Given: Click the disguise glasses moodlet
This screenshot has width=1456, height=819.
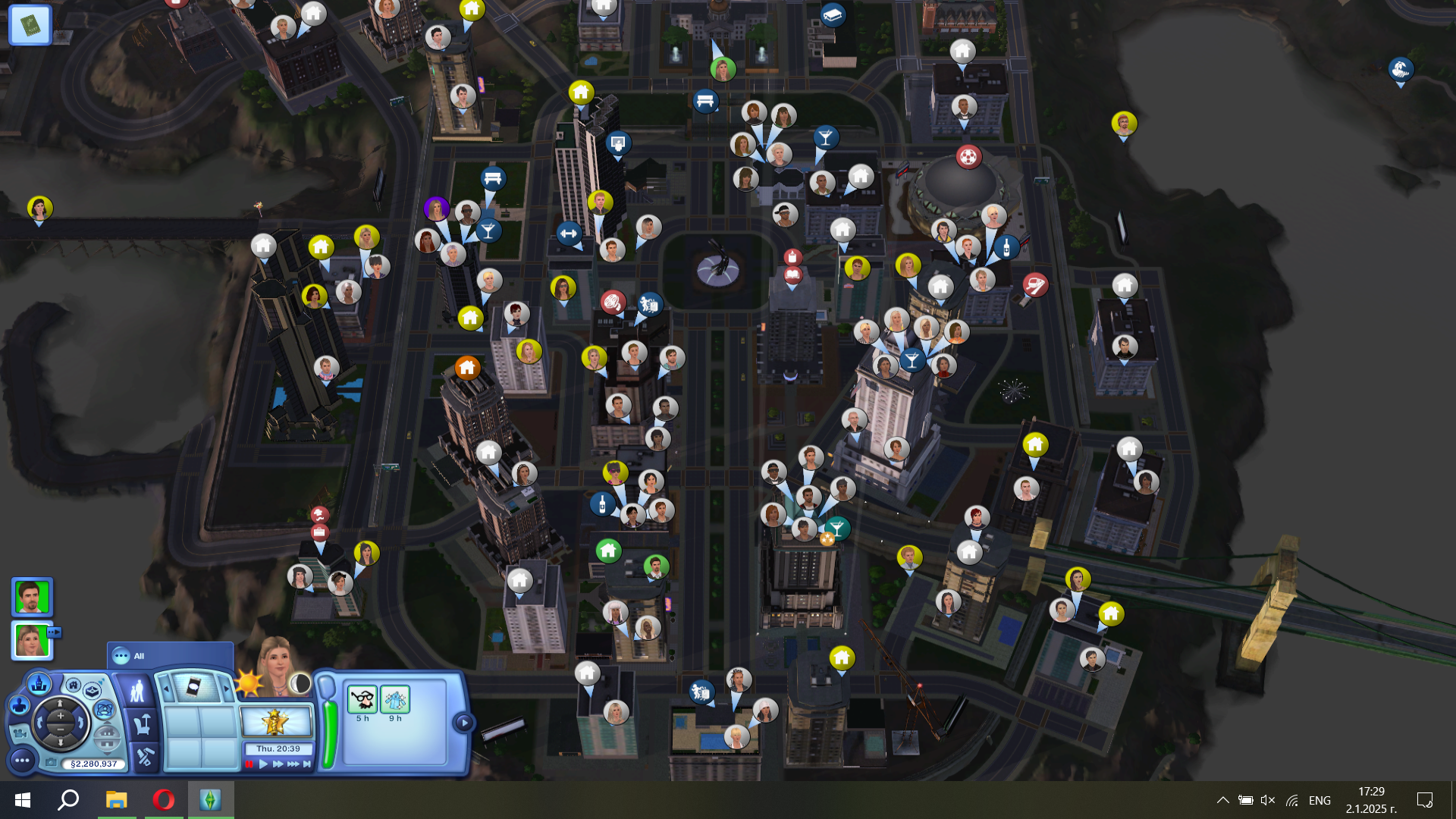Looking at the screenshot, I should pos(362,699).
